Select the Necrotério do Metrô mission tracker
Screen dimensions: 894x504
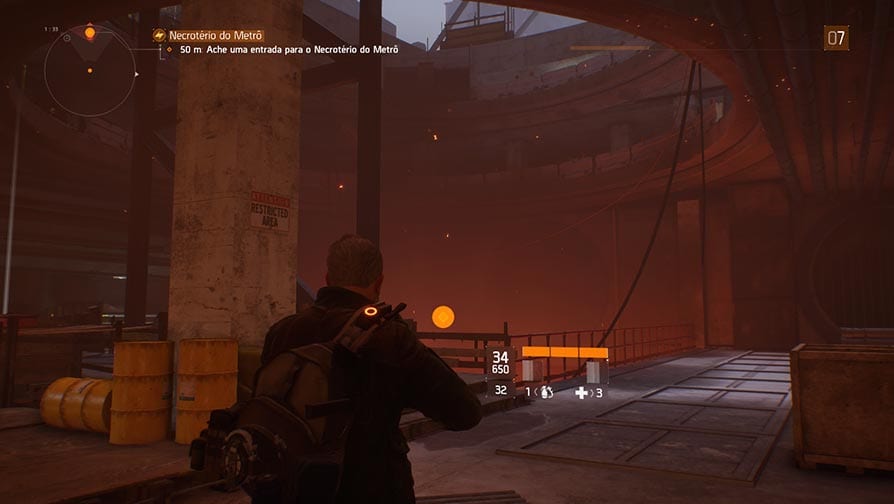pyautogui.click(x=216, y=35)
